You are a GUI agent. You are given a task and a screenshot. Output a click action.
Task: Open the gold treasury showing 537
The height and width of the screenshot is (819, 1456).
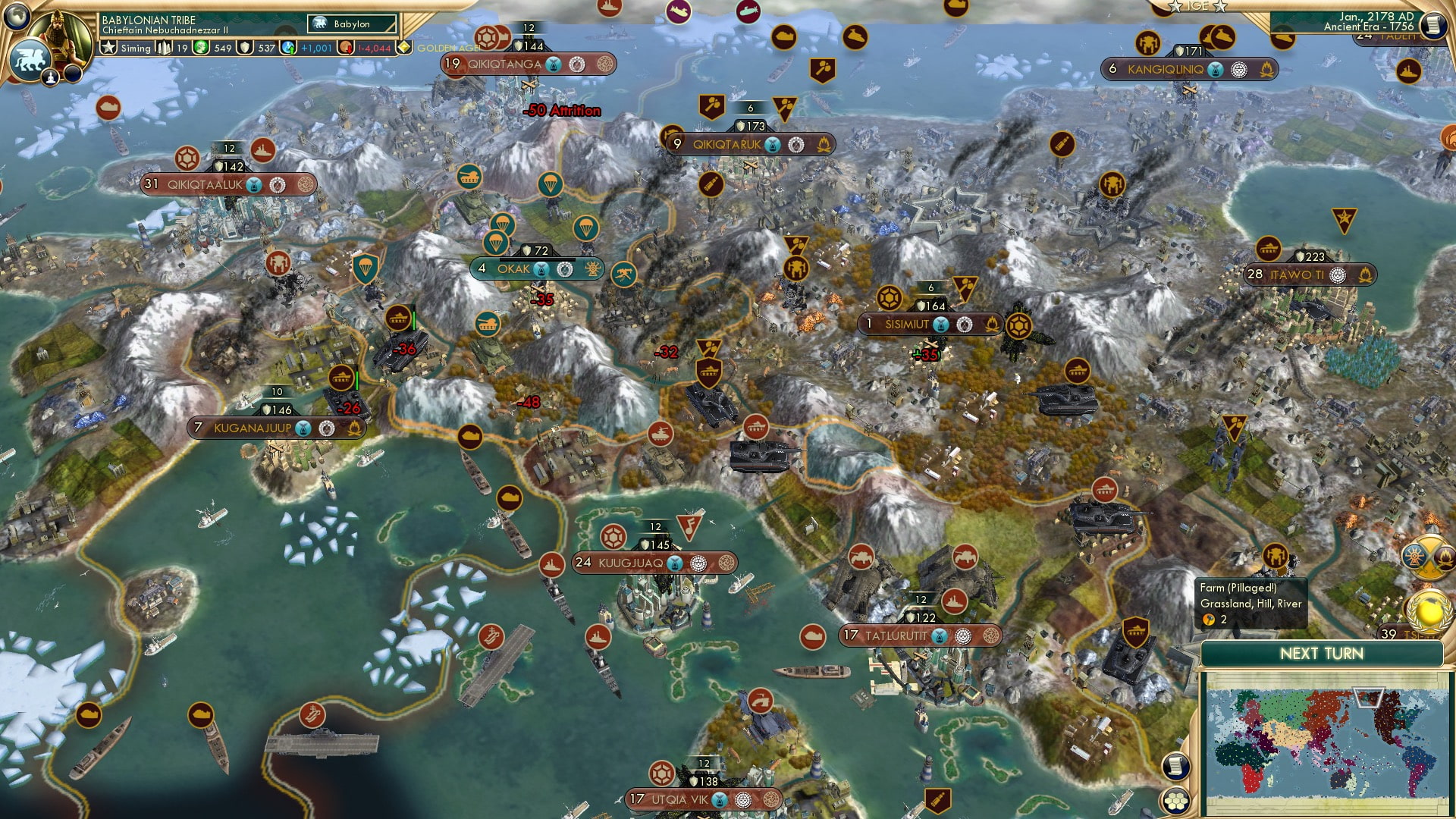250,47
